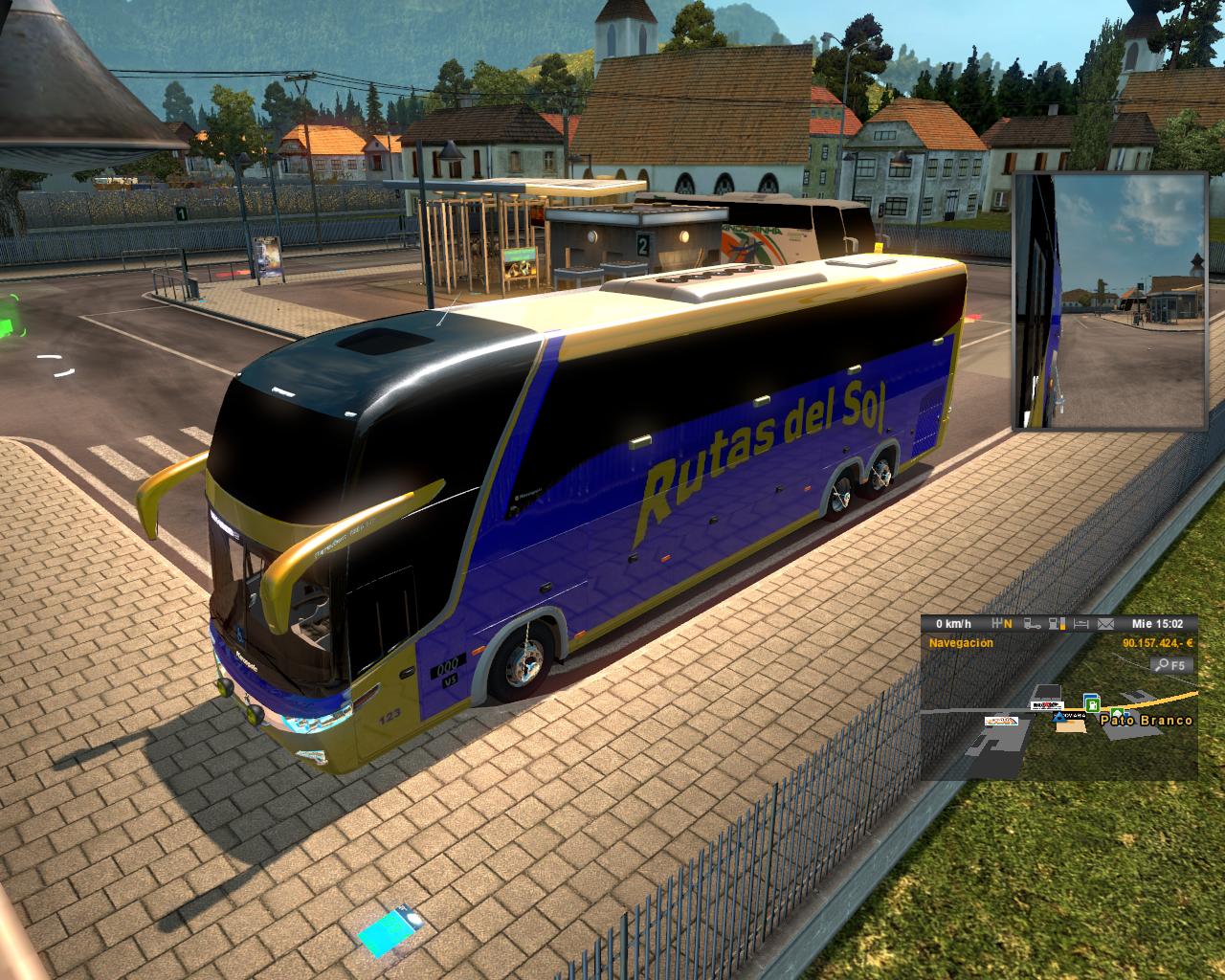Click the bed rest indicator icon
The height and width of the screenshot is (980, 1225).
pos(1081,623)
